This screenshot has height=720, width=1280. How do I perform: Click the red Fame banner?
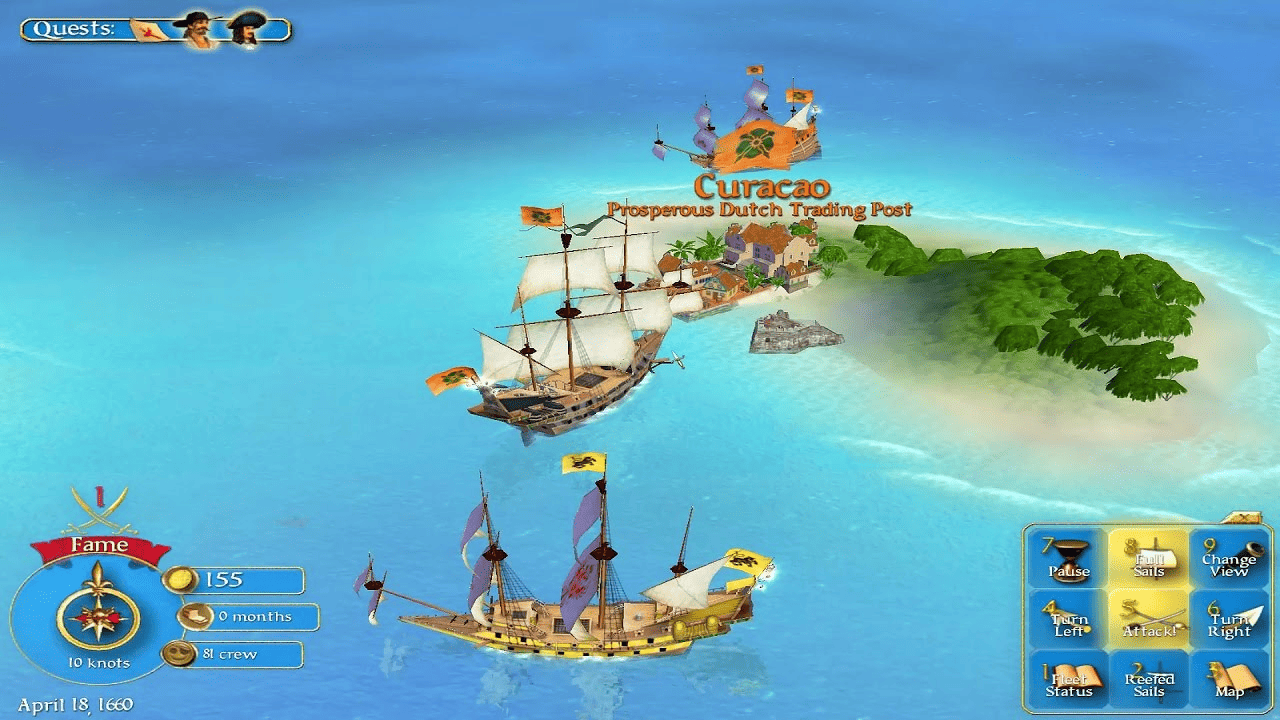[100, 544]
